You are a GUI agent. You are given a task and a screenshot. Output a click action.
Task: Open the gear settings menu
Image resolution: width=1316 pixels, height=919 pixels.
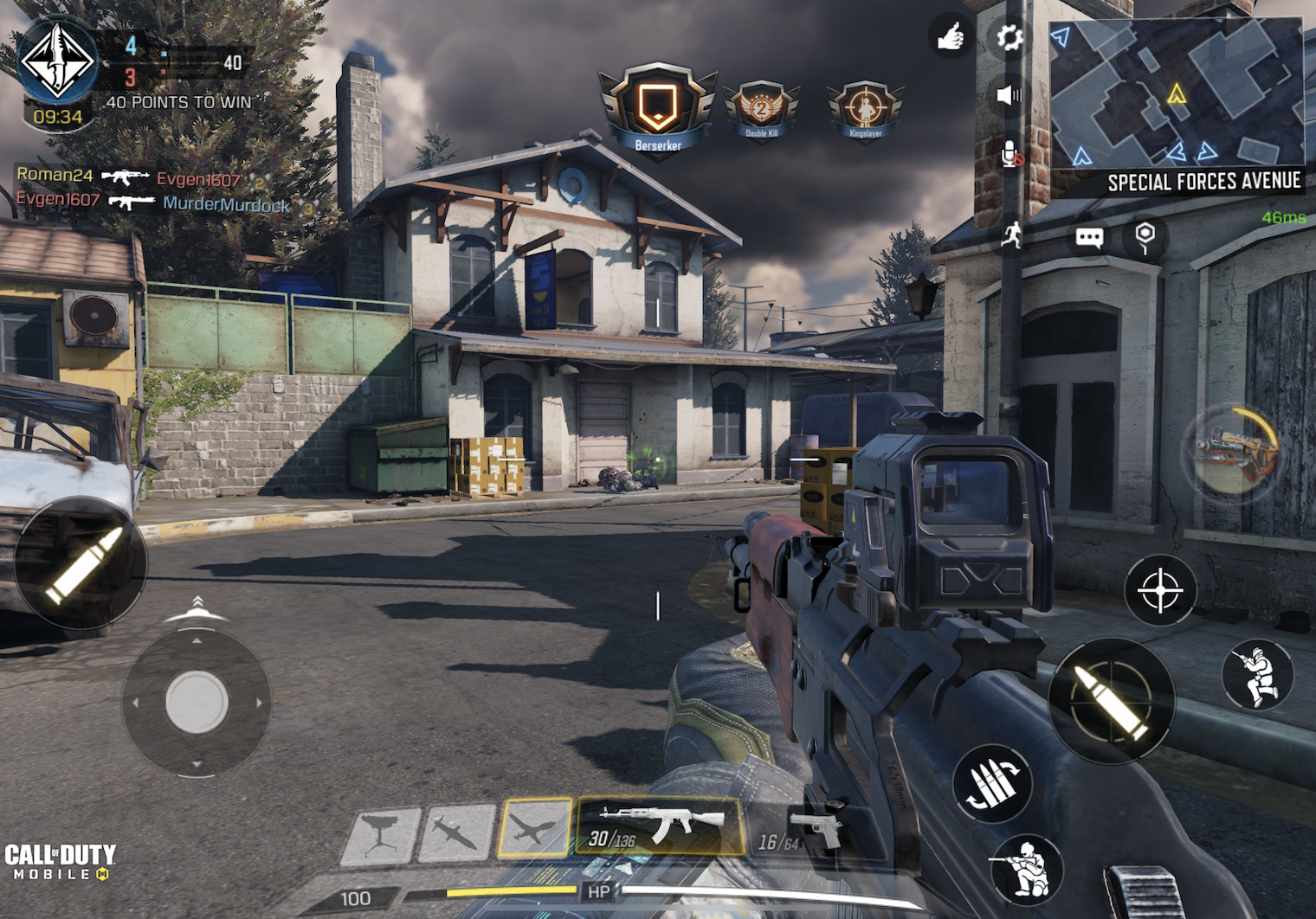tap(1010, 37)
